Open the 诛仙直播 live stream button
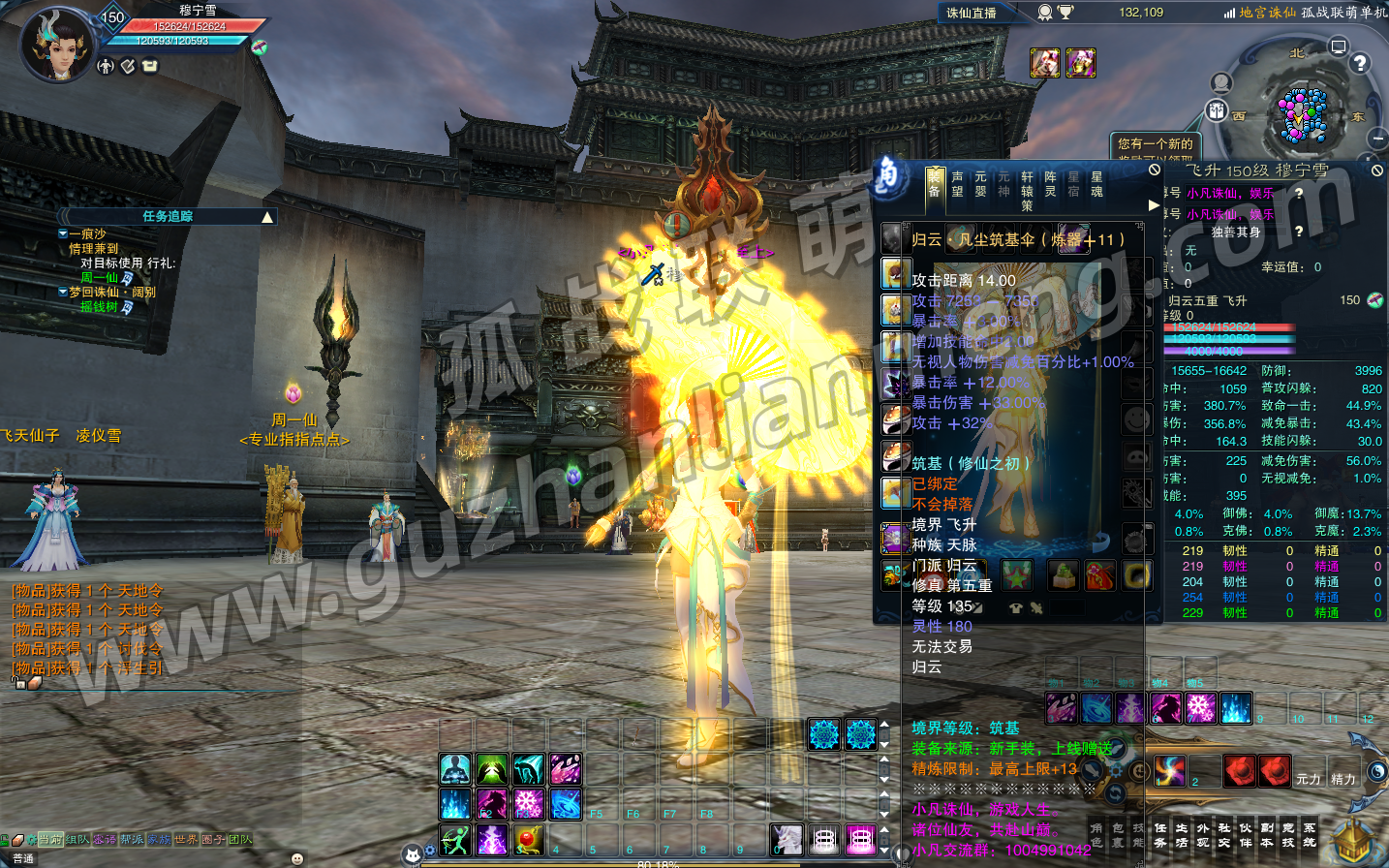The height and width of the screenshot is (868, 1389). coord(972,13)
